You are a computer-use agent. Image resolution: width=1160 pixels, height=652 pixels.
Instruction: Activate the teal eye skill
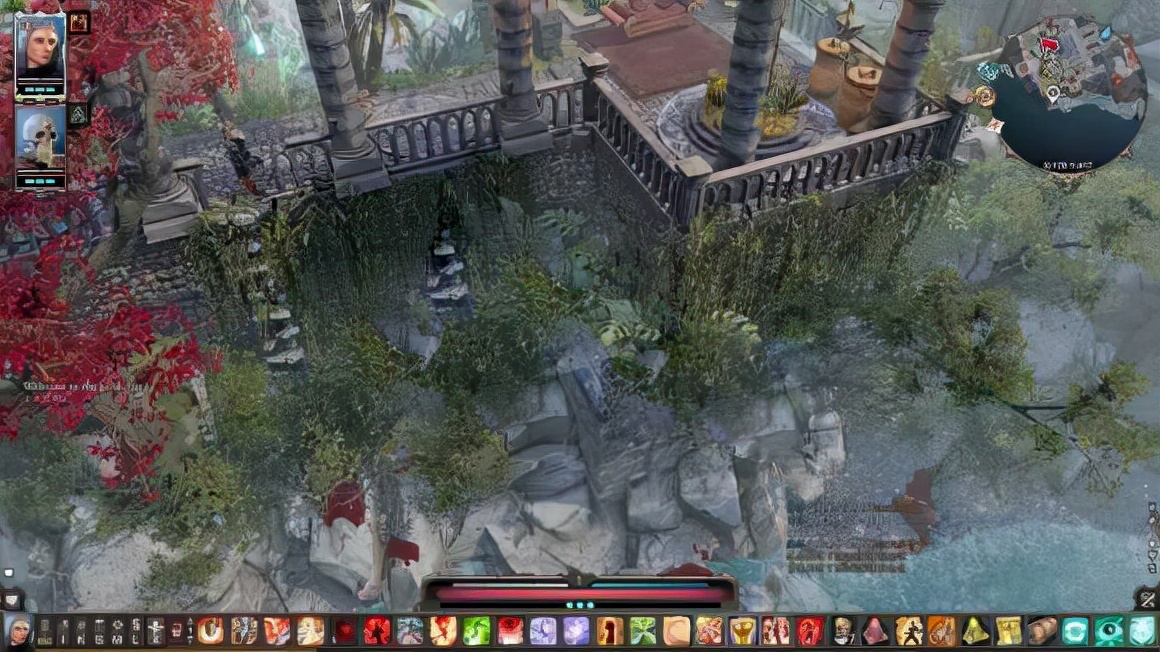[x=1108, y=631]
